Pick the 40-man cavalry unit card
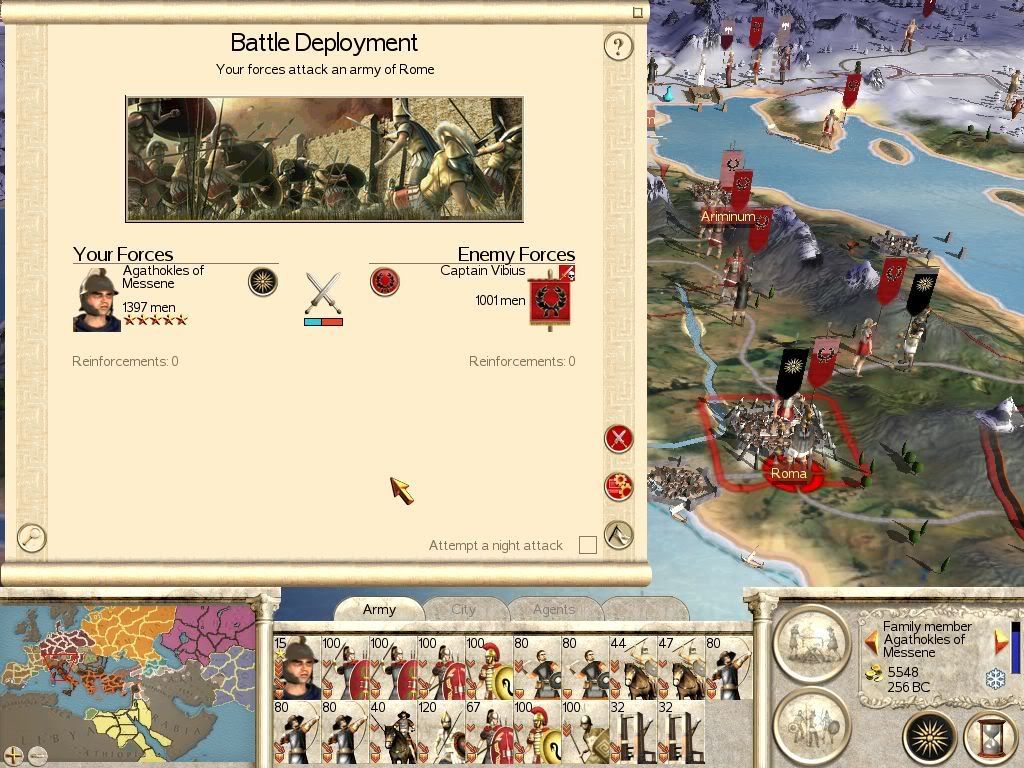This screenshot has width=1024, height=768. coord(393,731)
